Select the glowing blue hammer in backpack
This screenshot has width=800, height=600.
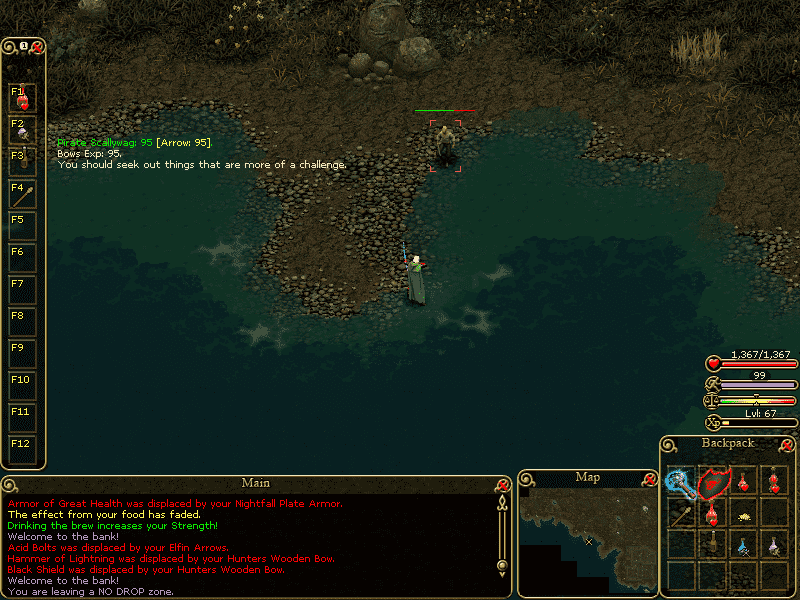point(682,482)
